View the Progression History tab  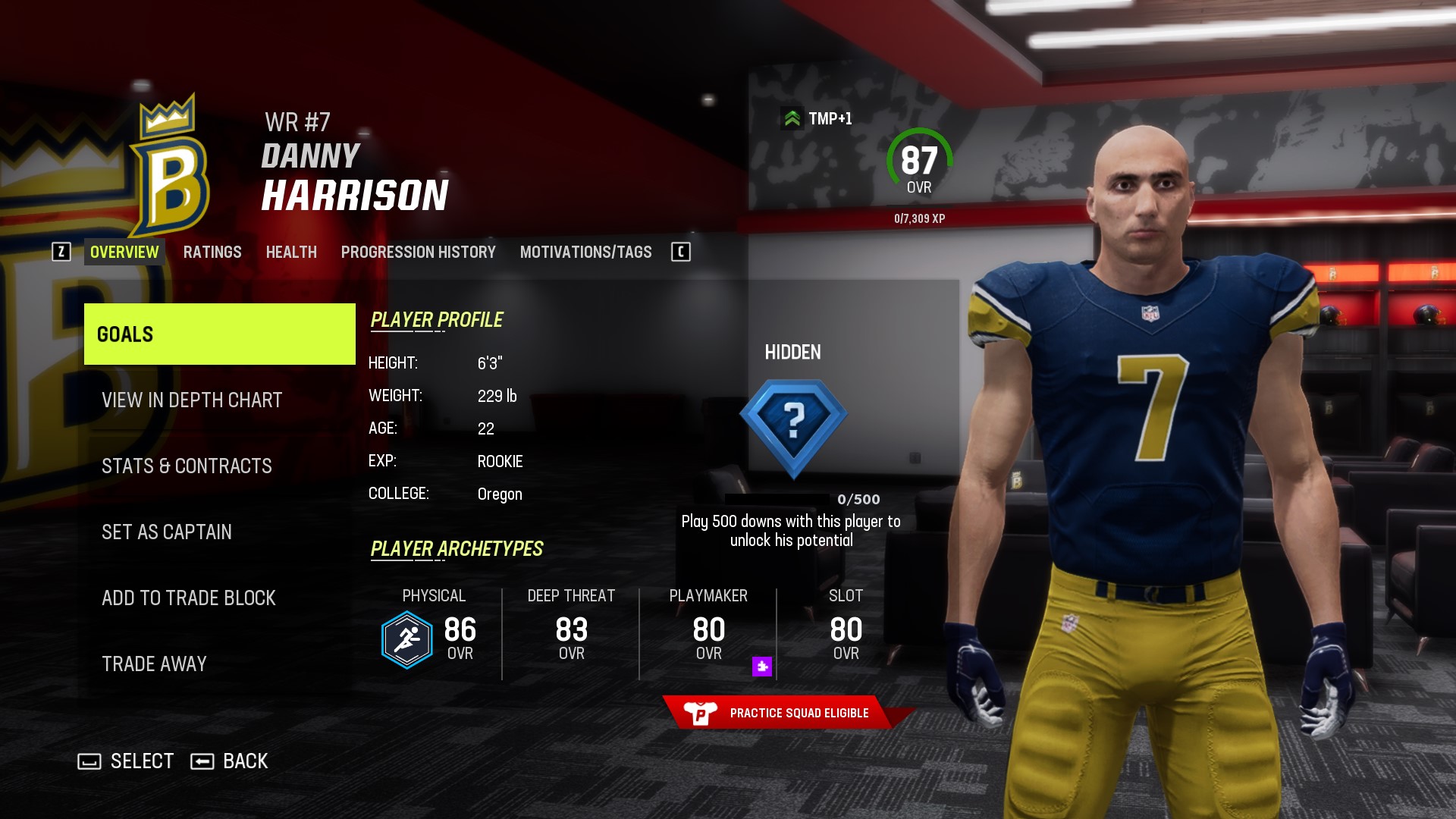click(x=418, y=253)
